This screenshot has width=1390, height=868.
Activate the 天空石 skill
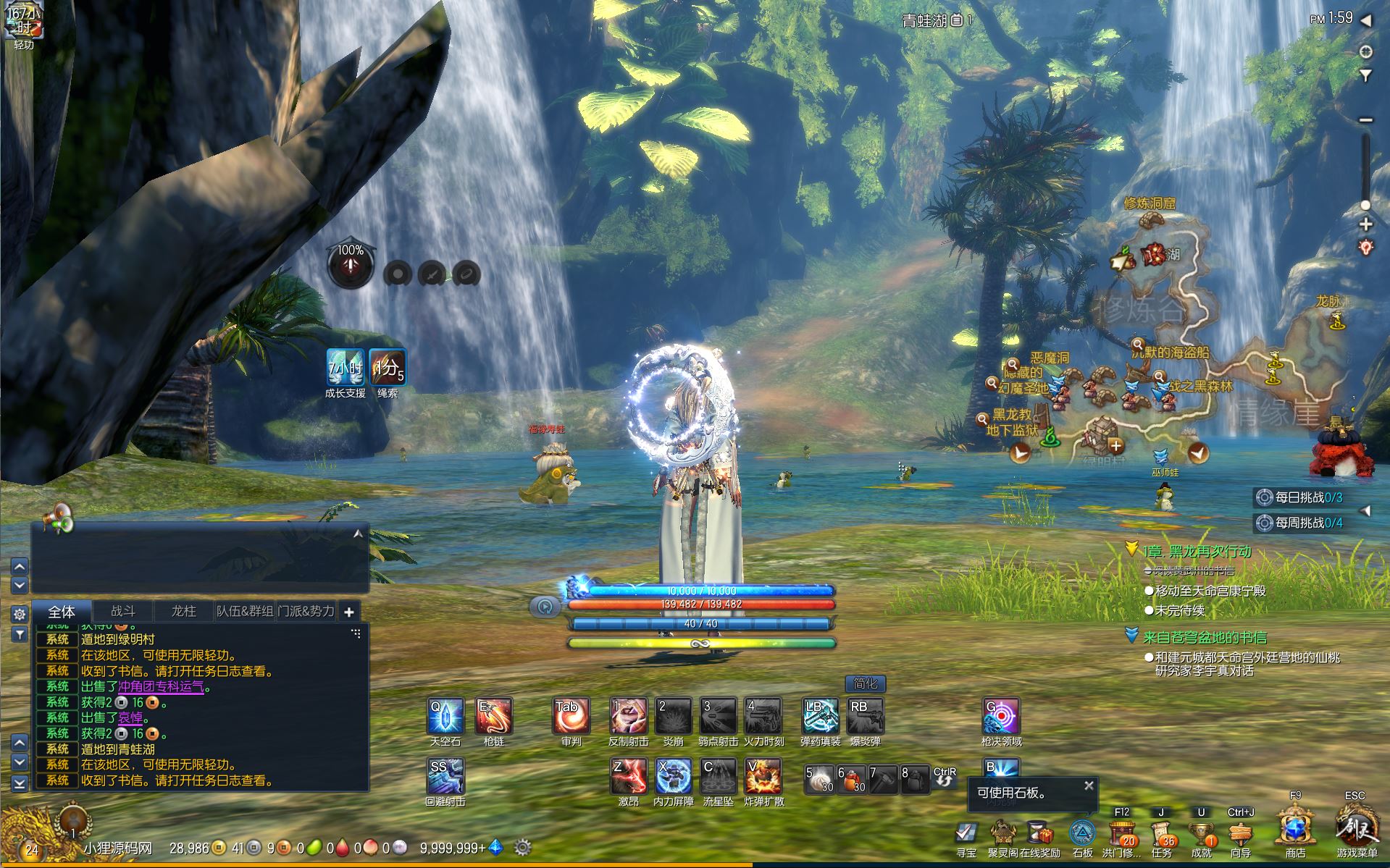(x=445, y=716)
